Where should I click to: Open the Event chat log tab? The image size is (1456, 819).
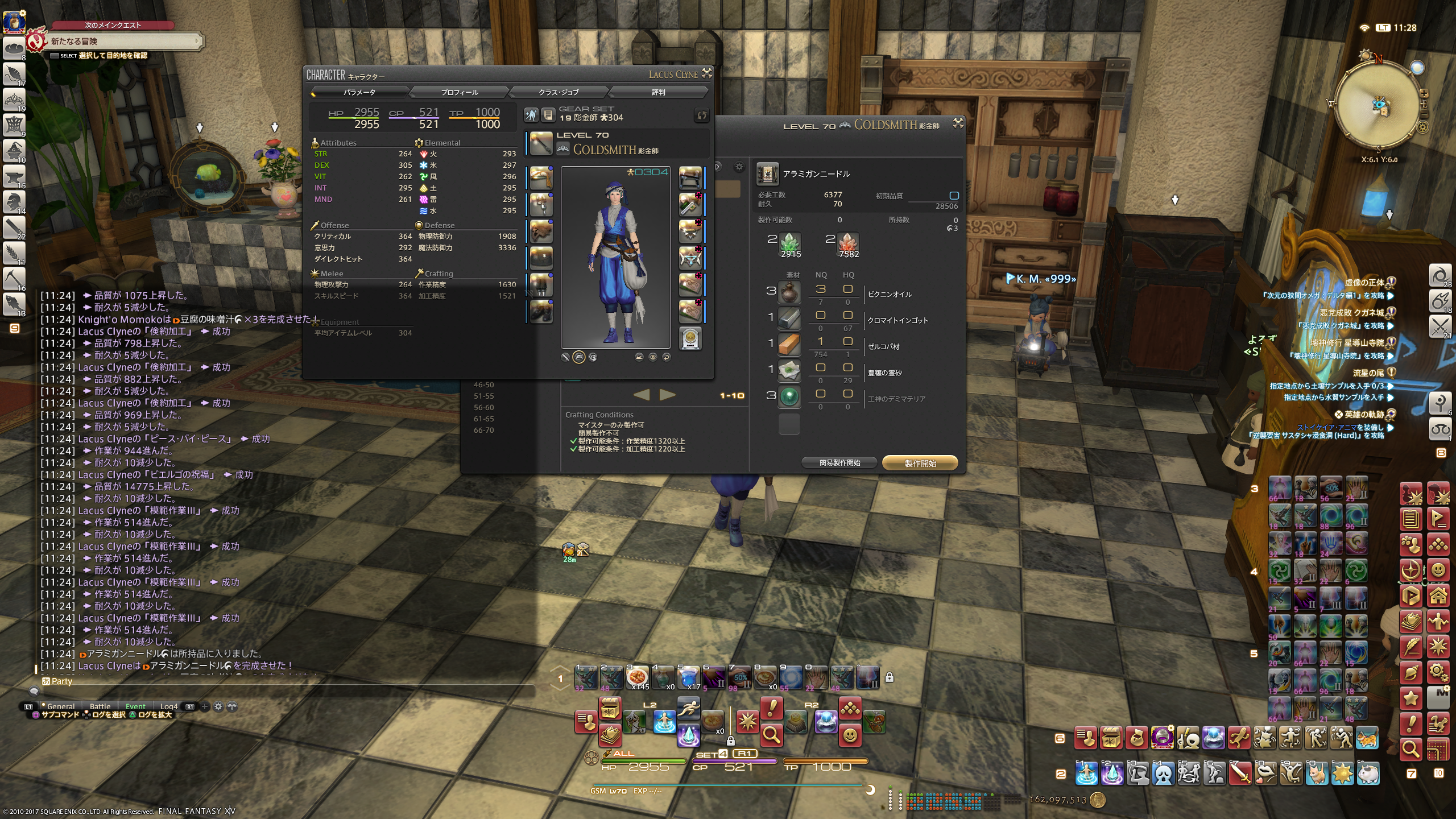point(135,706)
